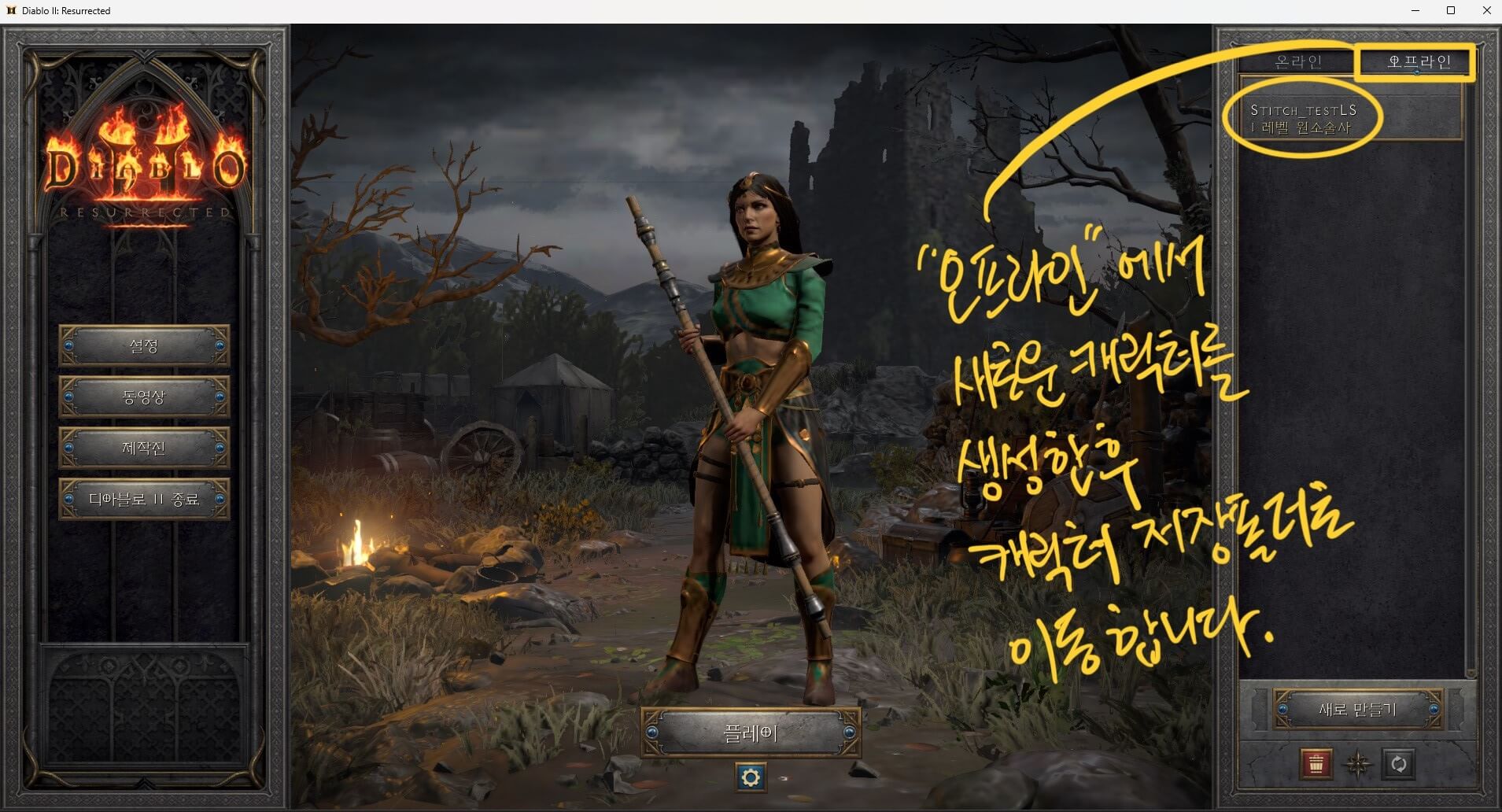
Task: View credits via the 제작진 button
Action: (144, 448)
